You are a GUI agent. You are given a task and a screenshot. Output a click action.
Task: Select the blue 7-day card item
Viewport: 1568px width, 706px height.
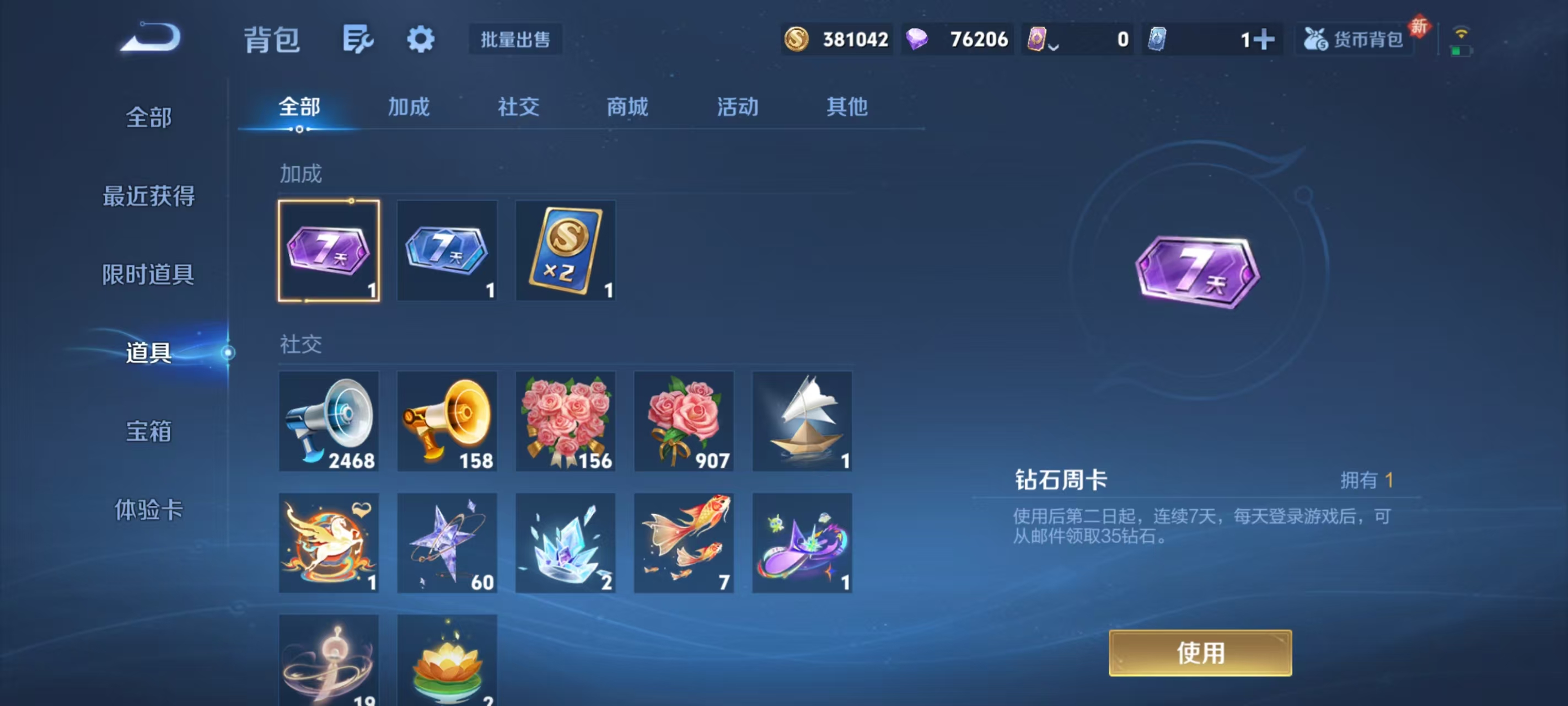coord(446,250)
